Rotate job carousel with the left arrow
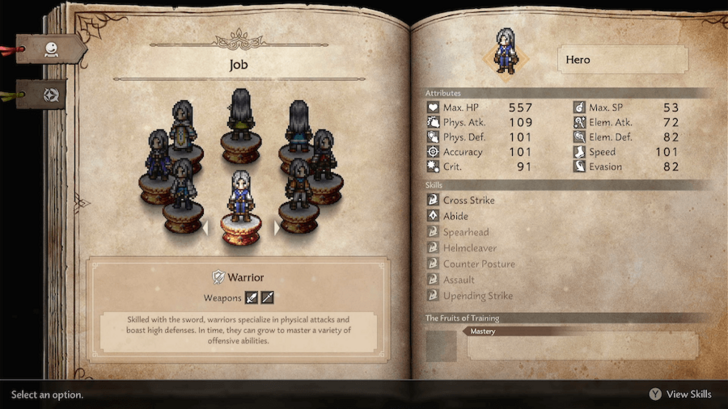728x409 pixels. tap(205, 228)
